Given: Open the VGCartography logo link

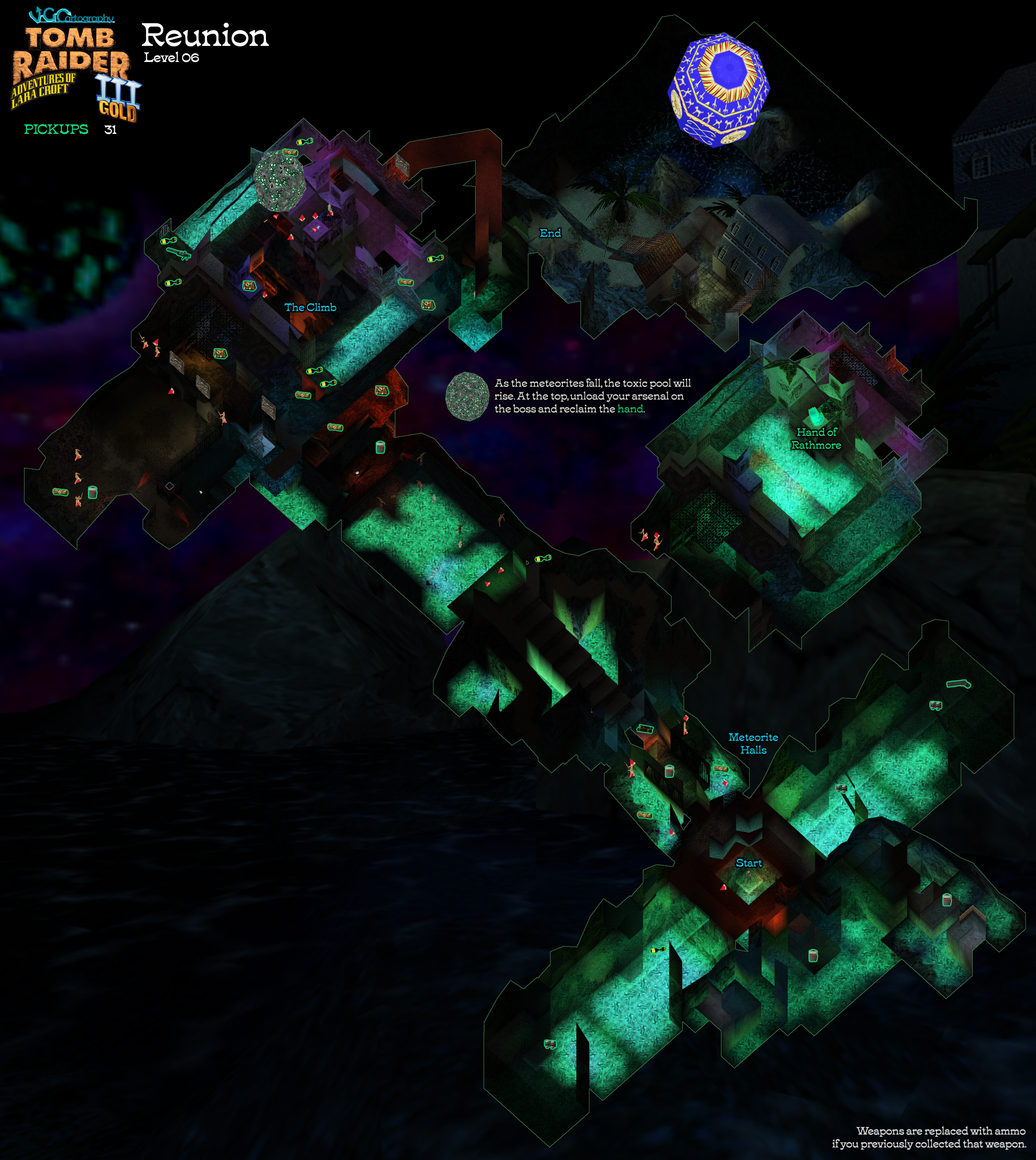Looking at the screenshot, I should coord(72,15).
